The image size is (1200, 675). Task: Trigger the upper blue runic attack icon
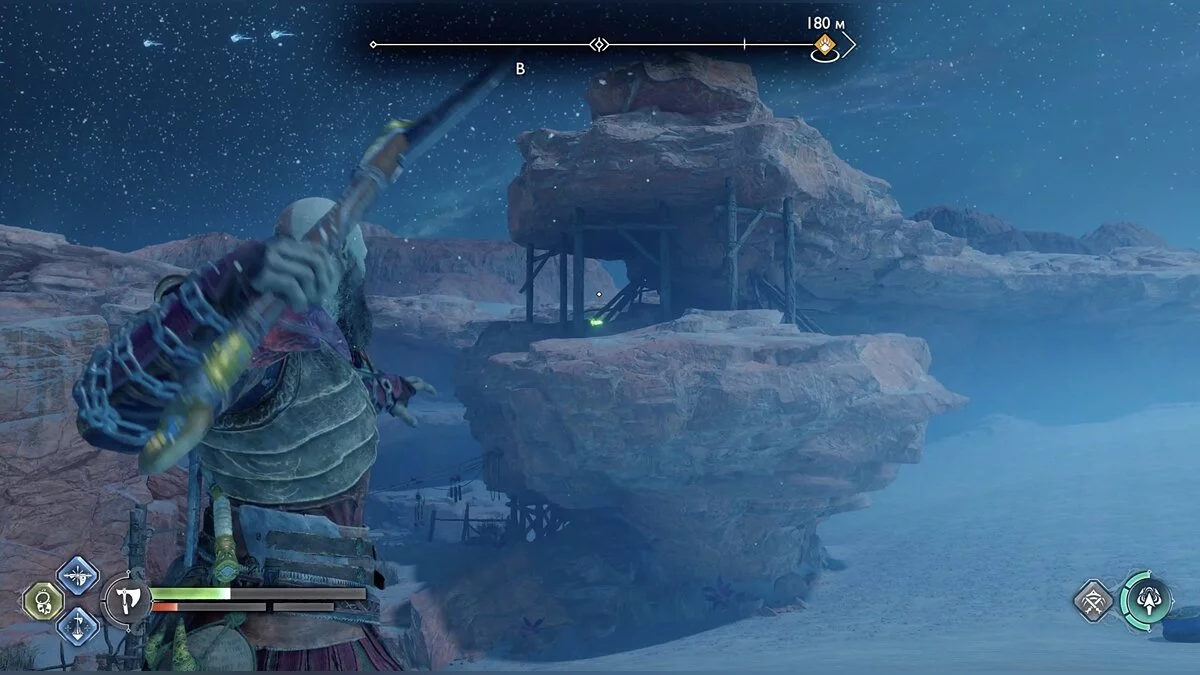(x=77, y=574)
